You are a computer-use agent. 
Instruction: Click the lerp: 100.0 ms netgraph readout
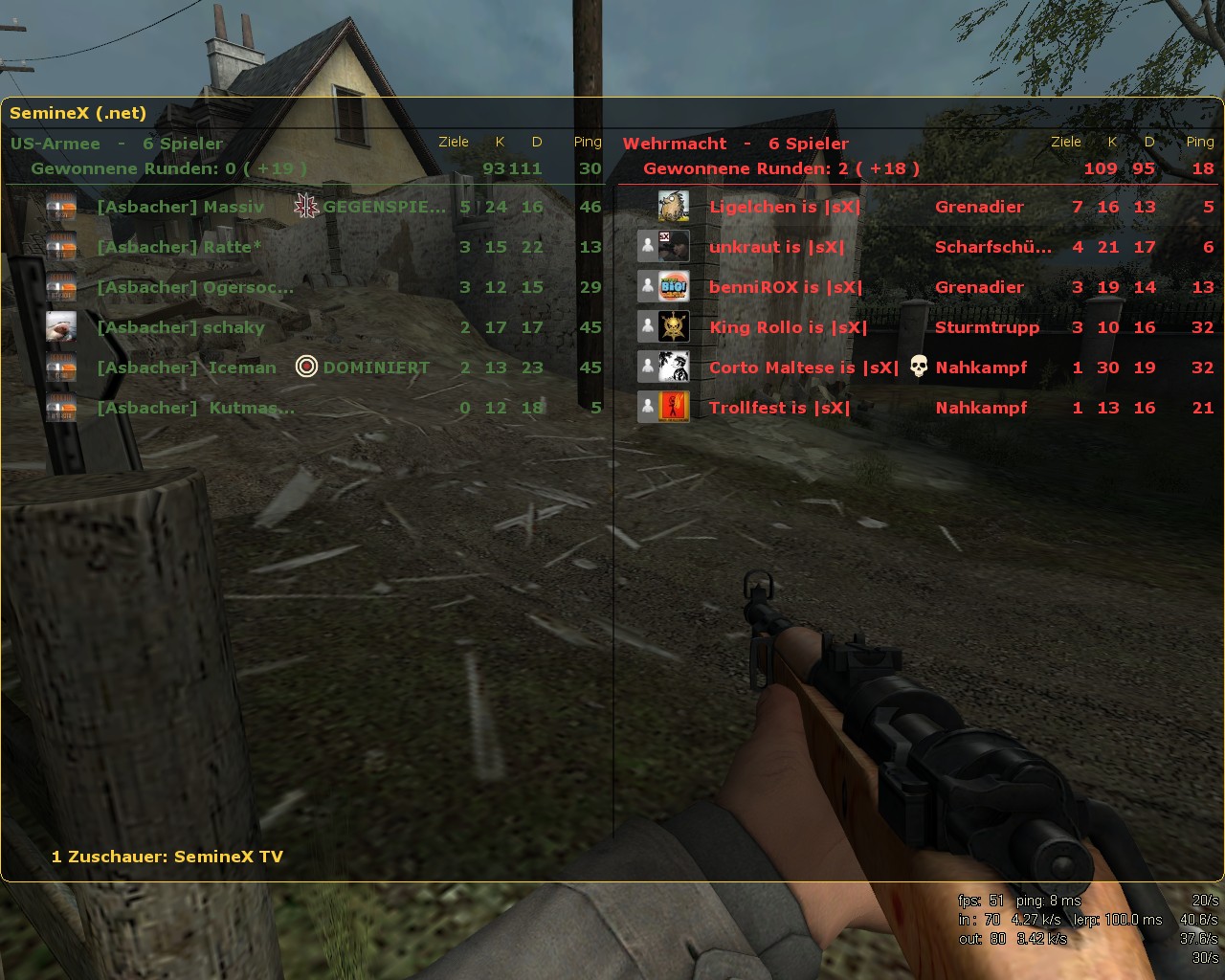(x=1119, y=919)
